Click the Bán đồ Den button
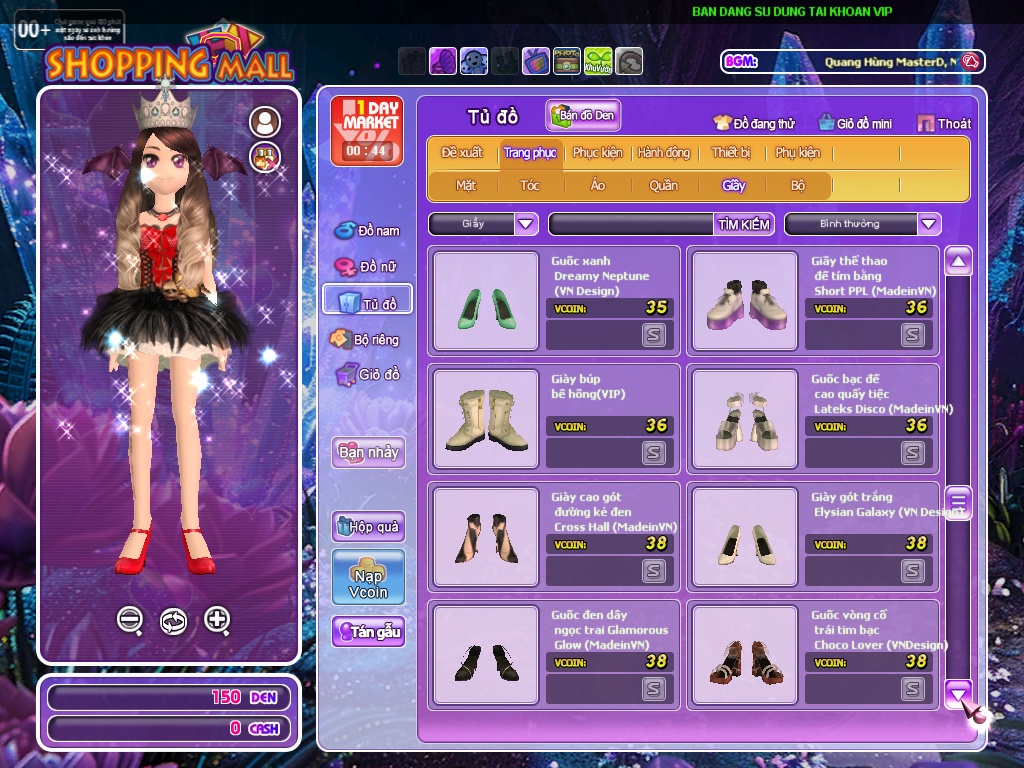Image resolution: width=1024 pixels, height=768 pixels. tap(583, 116)
